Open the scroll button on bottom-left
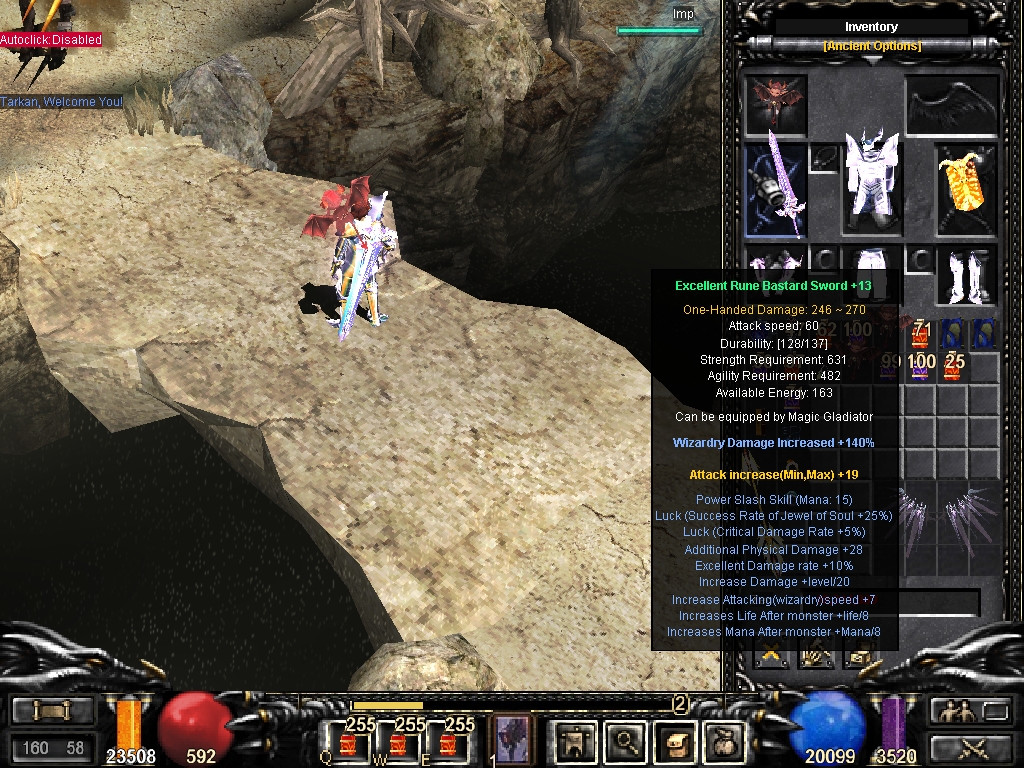The width and height of the screenshot is (1024, 768). click(52, 711)
